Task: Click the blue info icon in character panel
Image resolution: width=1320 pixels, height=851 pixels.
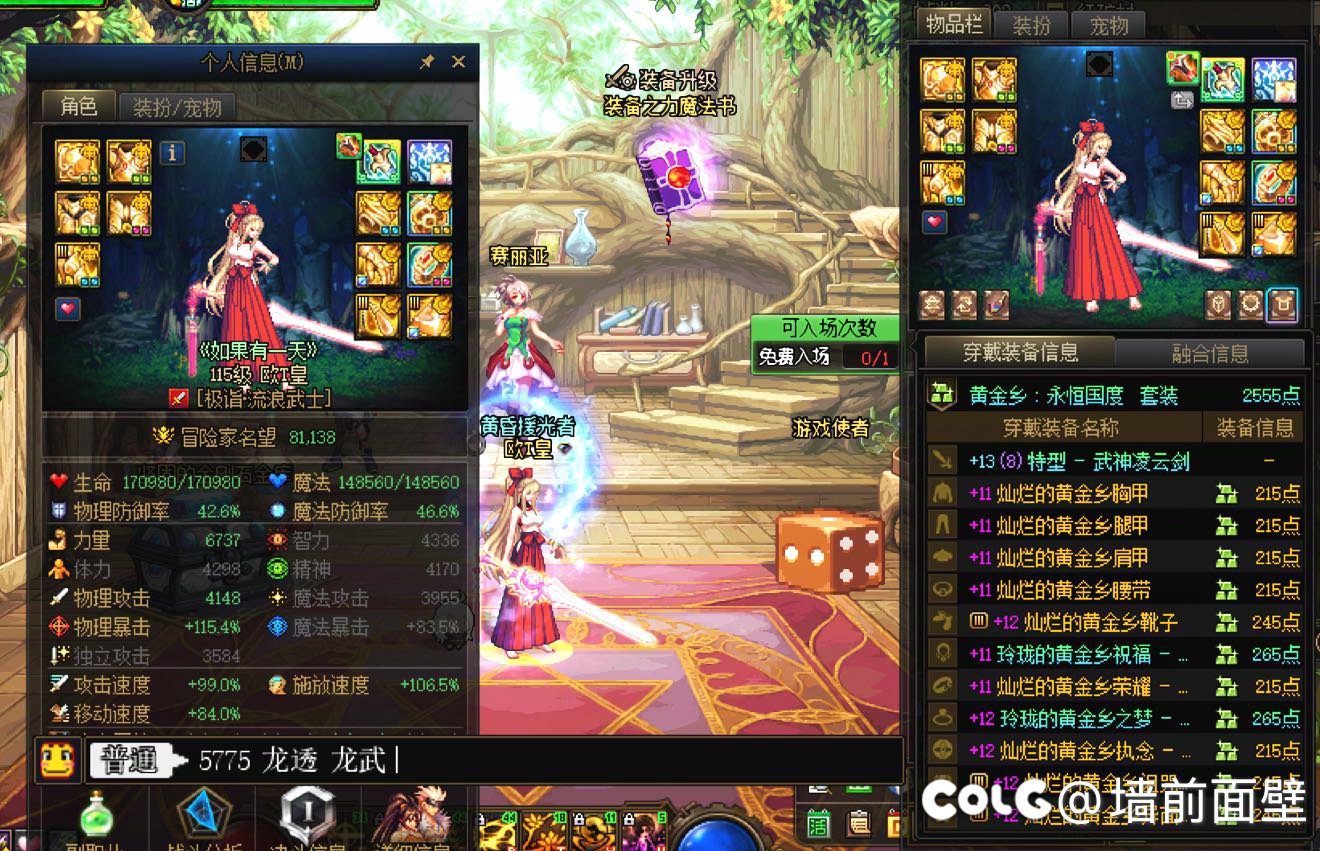Action: (x=173, y=152)
